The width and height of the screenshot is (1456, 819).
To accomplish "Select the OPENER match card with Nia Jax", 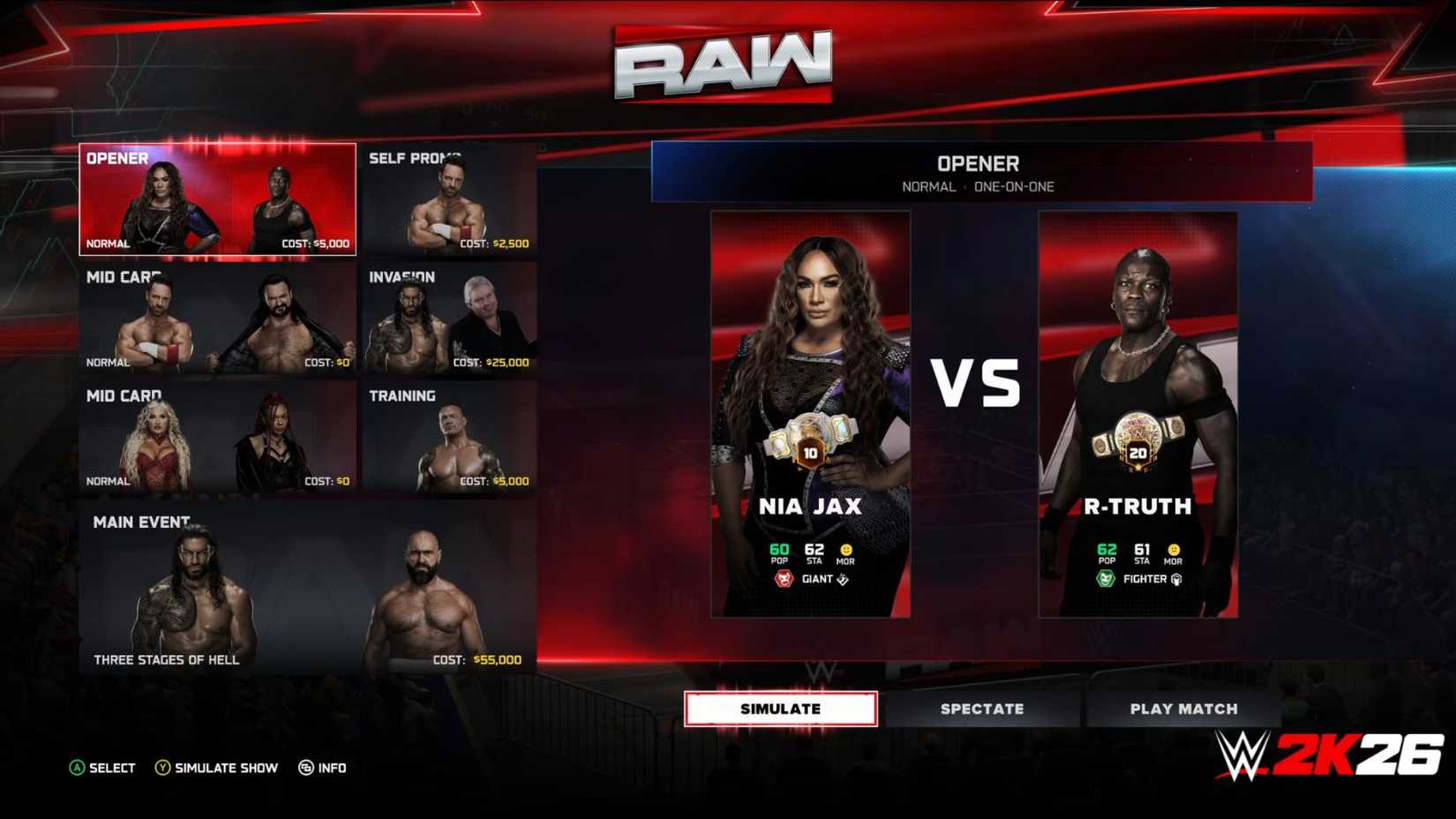I will tap(216, 199).
